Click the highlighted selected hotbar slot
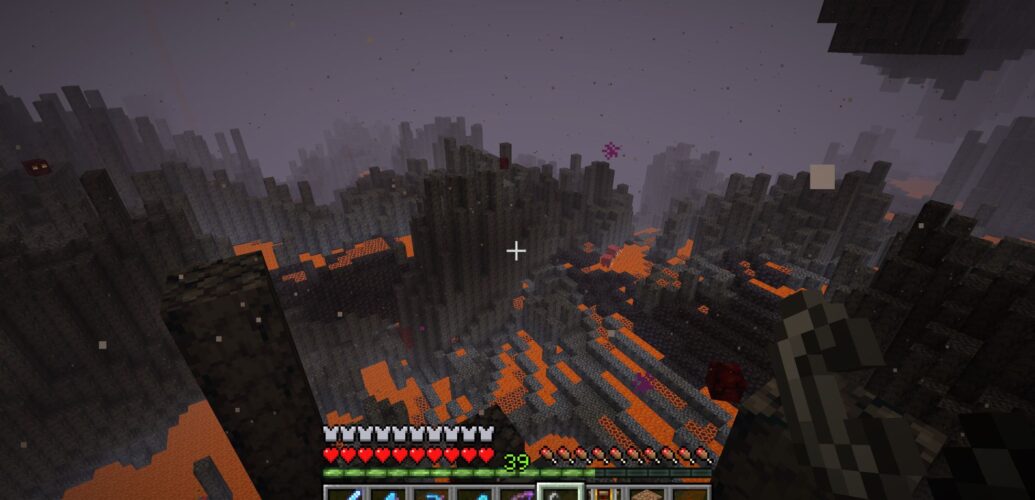Screen dimensions: 1035x500 (560, 494)
